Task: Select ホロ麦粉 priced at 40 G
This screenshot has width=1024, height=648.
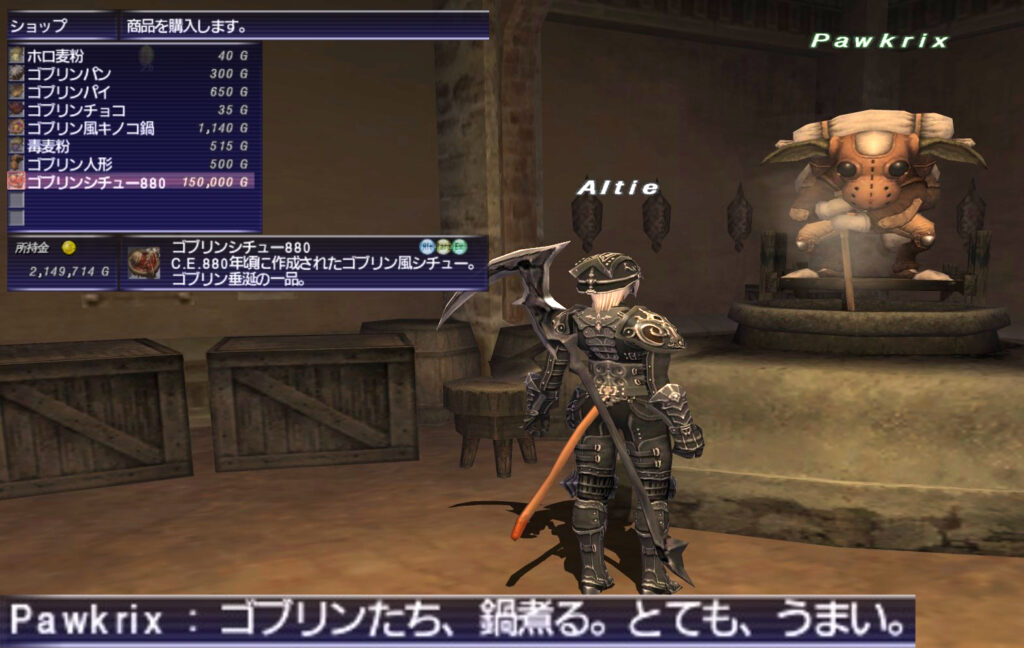Action: coord(130,56)
